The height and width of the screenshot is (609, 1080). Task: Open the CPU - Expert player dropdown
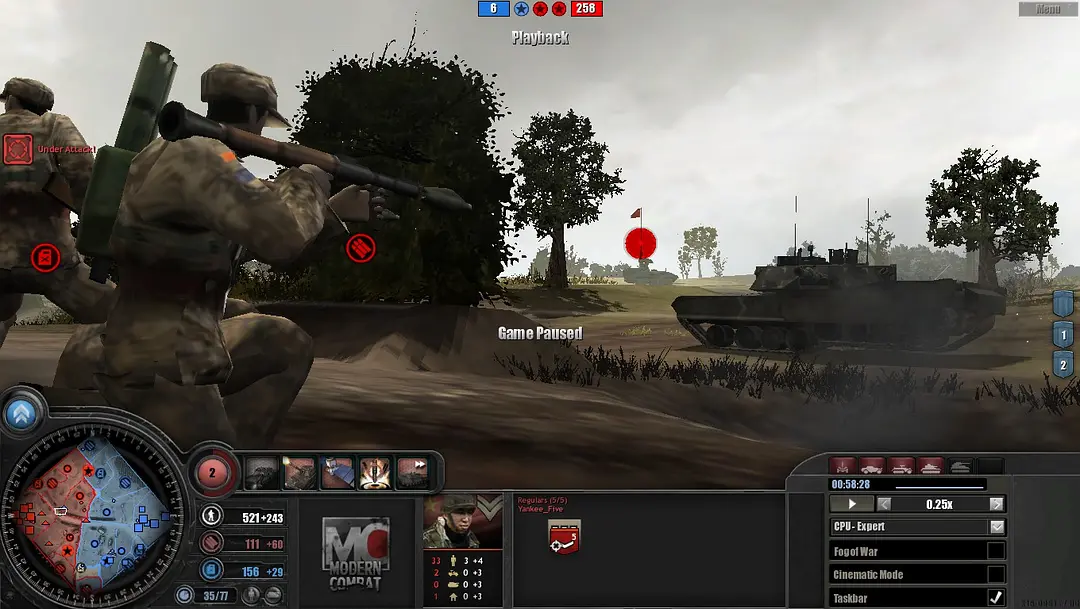997,527
